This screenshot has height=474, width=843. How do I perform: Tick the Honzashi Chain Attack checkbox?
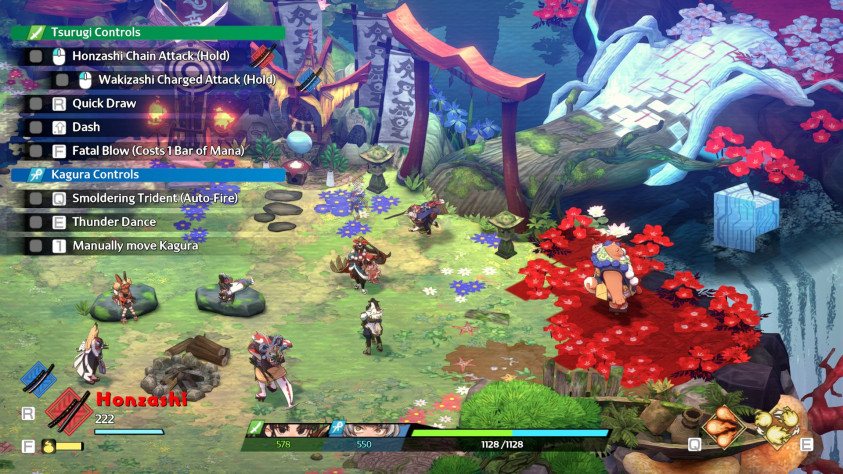click(x=36, y=57)
